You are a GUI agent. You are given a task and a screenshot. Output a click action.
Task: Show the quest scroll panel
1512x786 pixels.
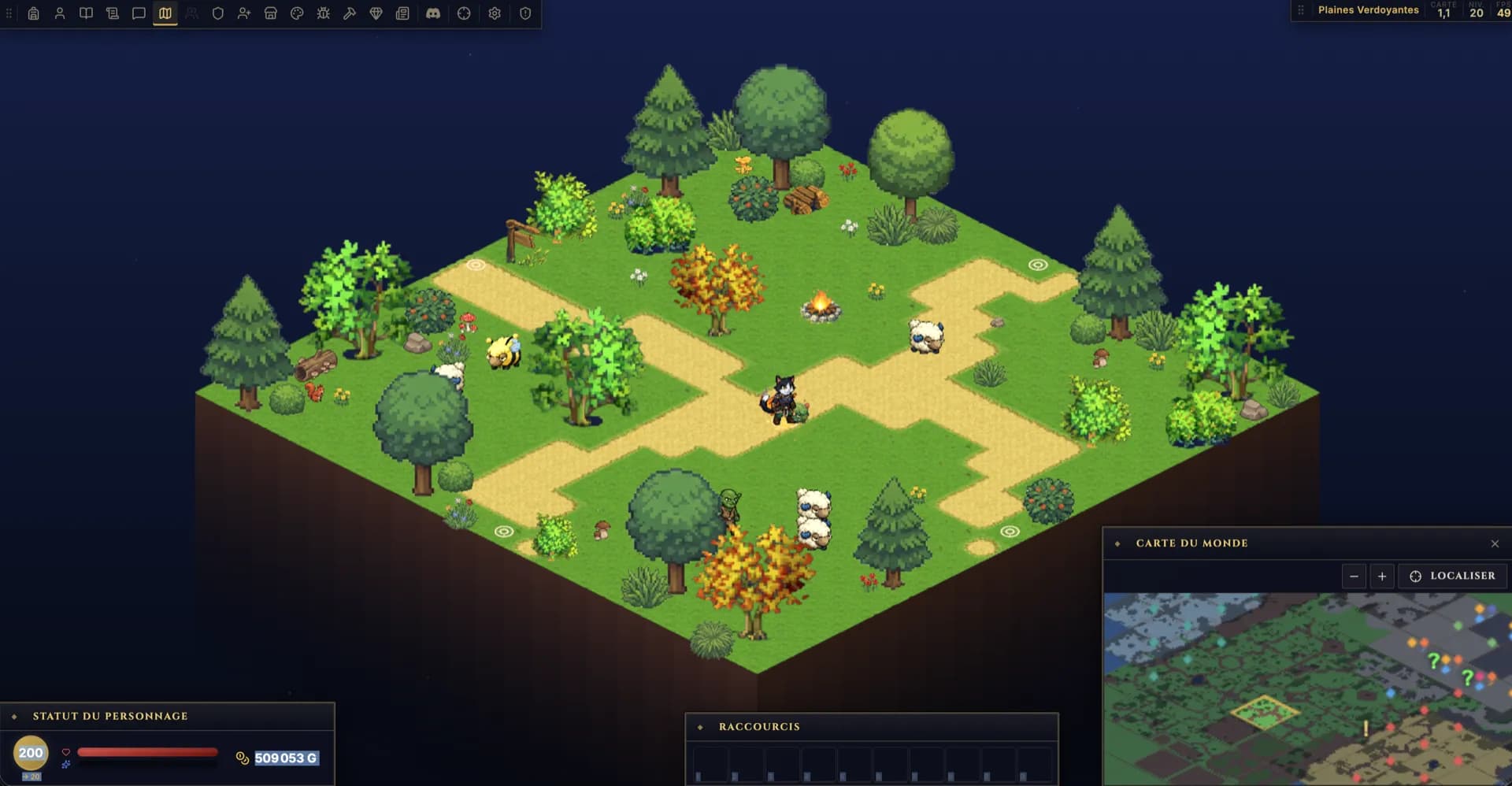113,13
